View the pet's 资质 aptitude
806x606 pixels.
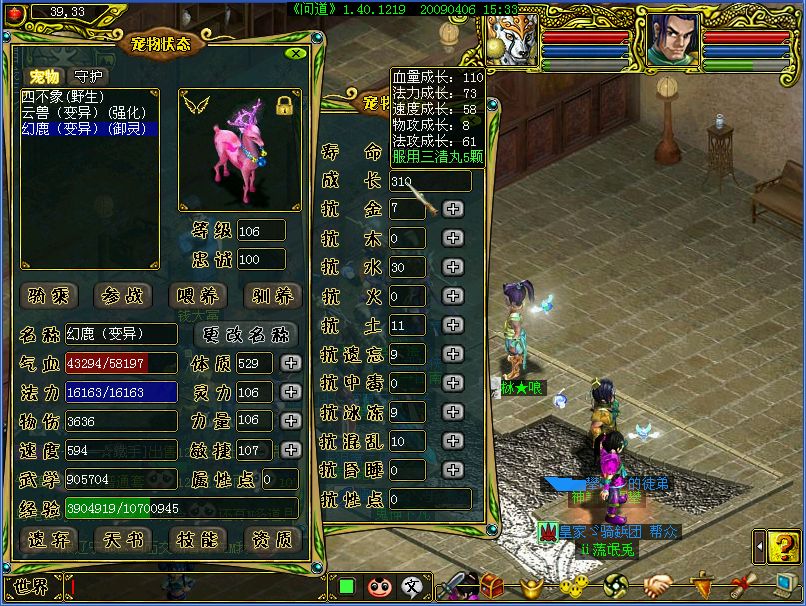point(272,539)
